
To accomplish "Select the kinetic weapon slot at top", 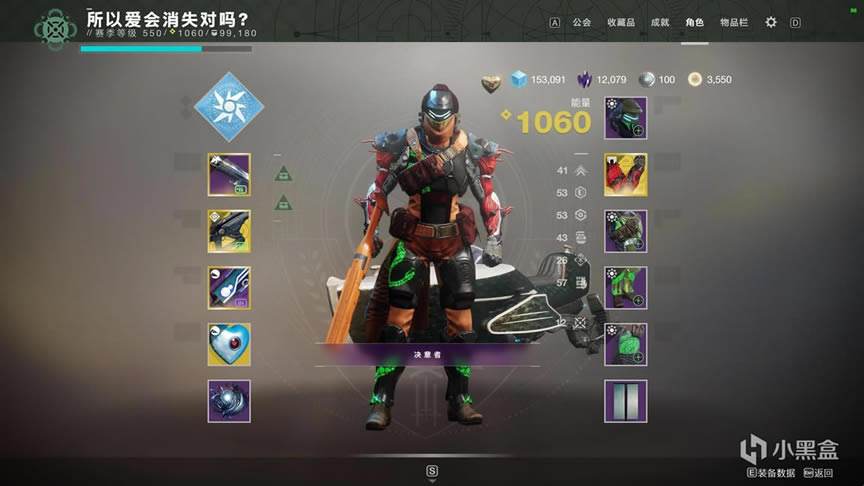I will (x=229, y=174).
